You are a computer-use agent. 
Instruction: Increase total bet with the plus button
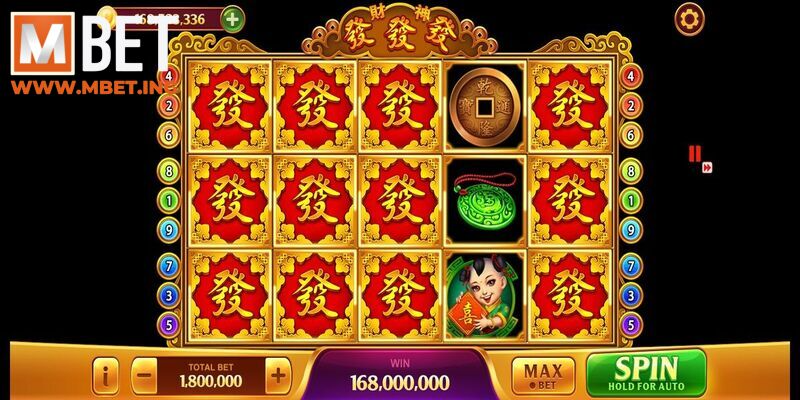tap(278, 376)
